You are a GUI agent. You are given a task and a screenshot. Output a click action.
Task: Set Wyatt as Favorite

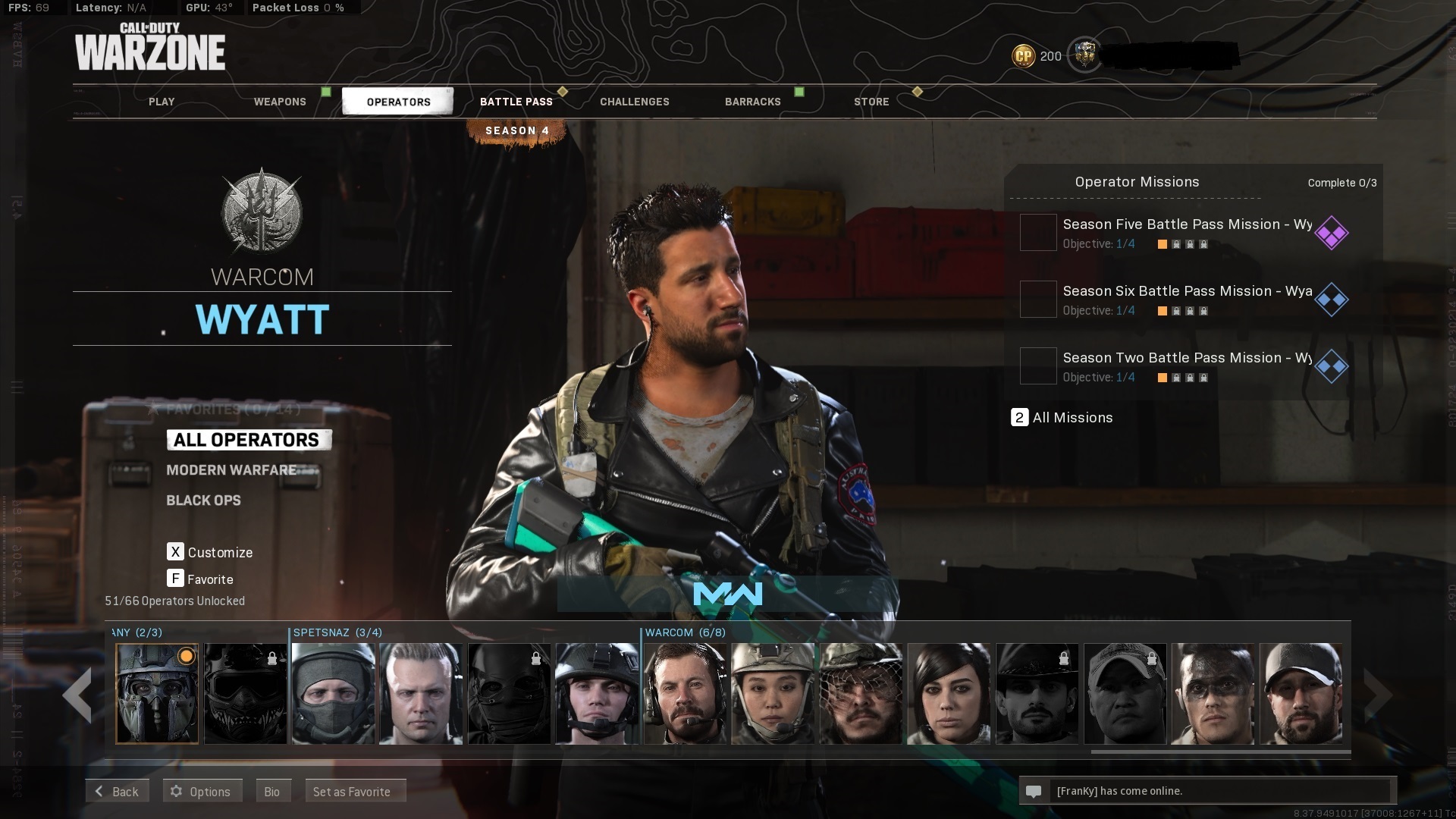click(353, 791)
